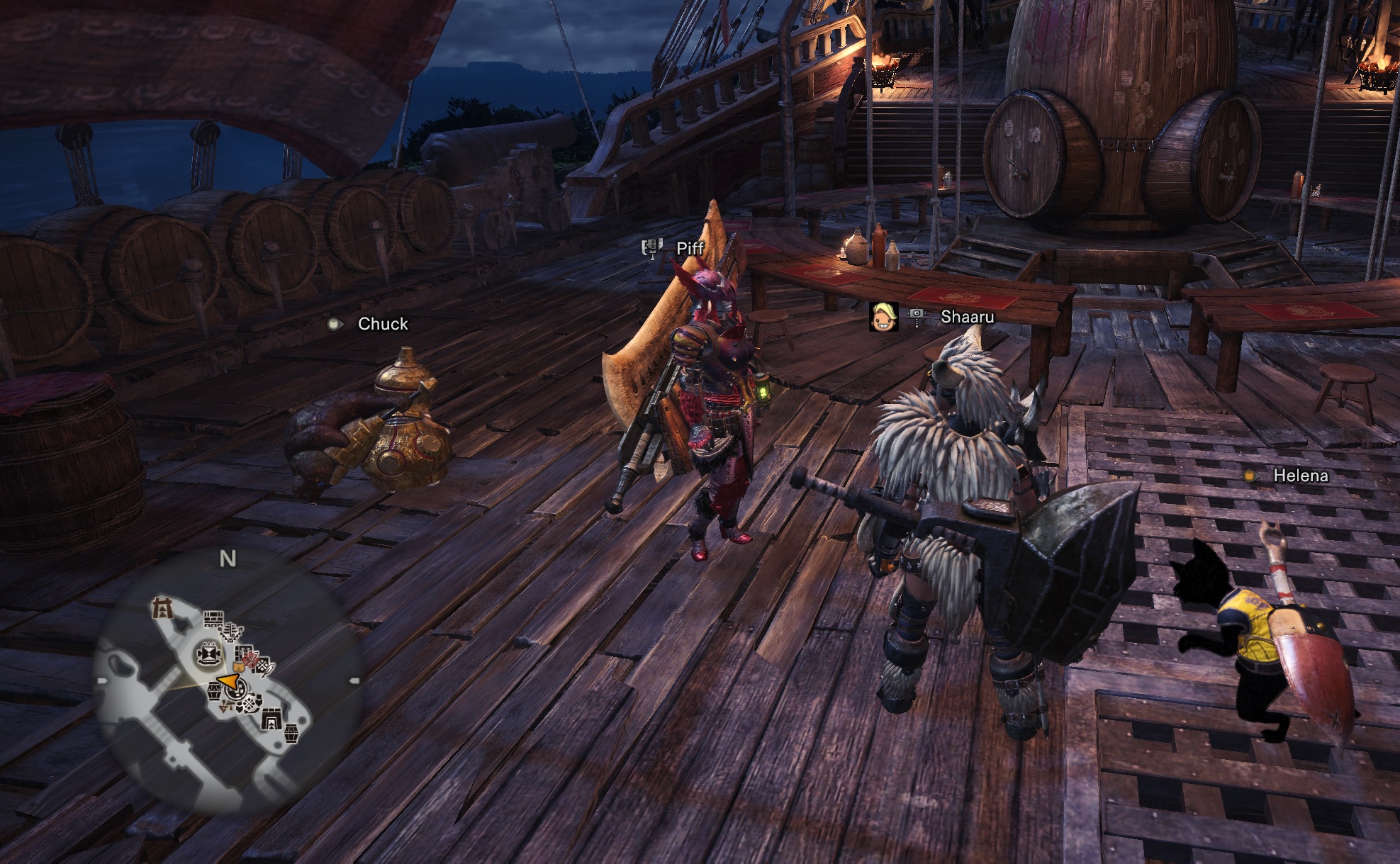Click the smiley face icon beside Shaaru

(x=883, y=316)
